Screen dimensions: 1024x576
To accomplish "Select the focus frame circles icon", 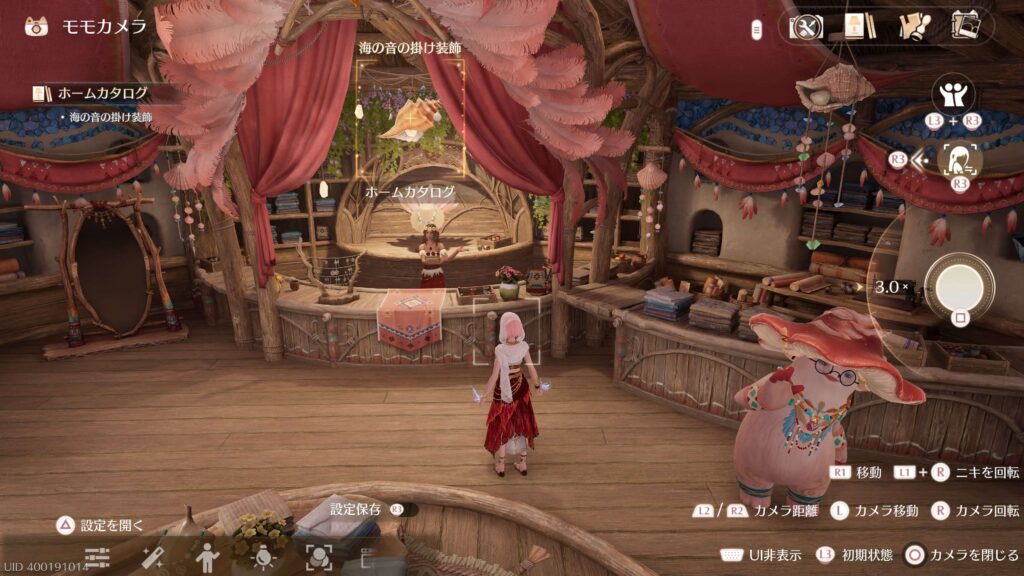I will (319, 557).
